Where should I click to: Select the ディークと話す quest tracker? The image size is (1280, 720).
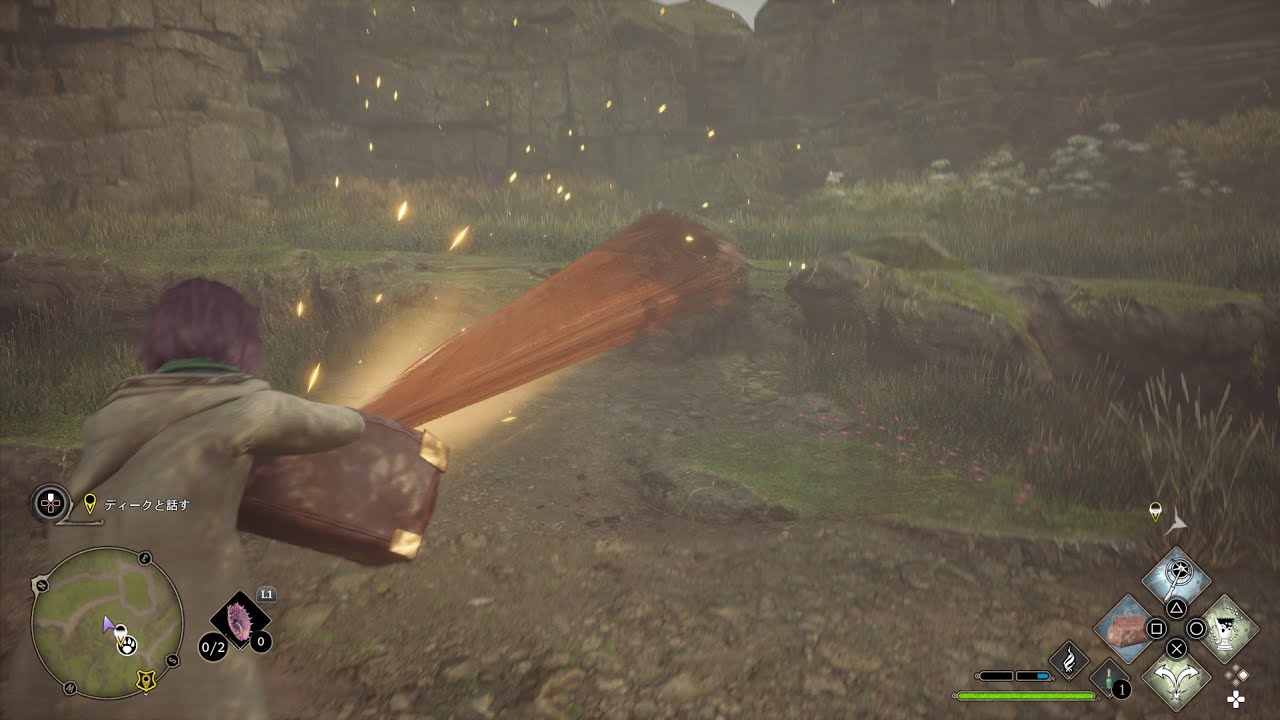pos(146,505)
